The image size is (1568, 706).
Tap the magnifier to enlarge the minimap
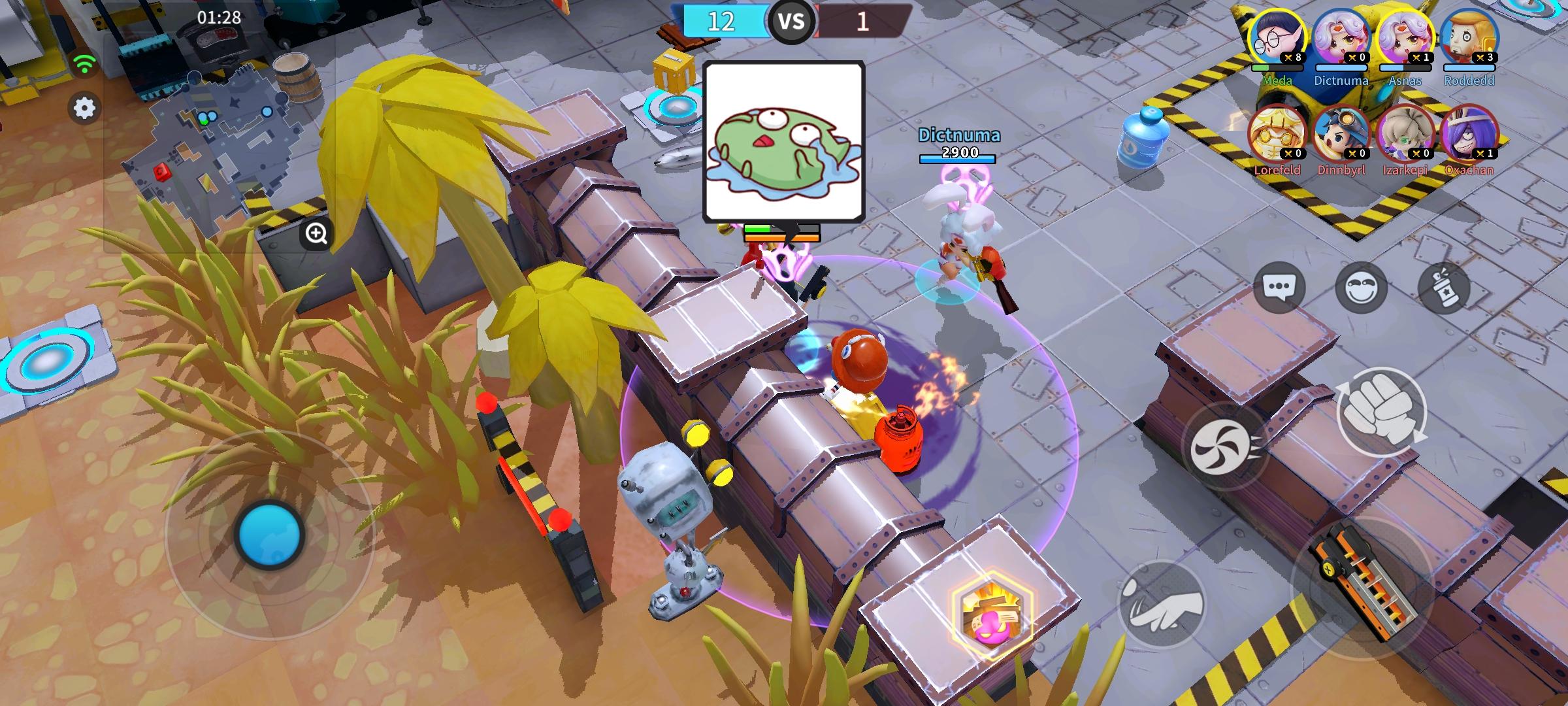pos(316,233)
